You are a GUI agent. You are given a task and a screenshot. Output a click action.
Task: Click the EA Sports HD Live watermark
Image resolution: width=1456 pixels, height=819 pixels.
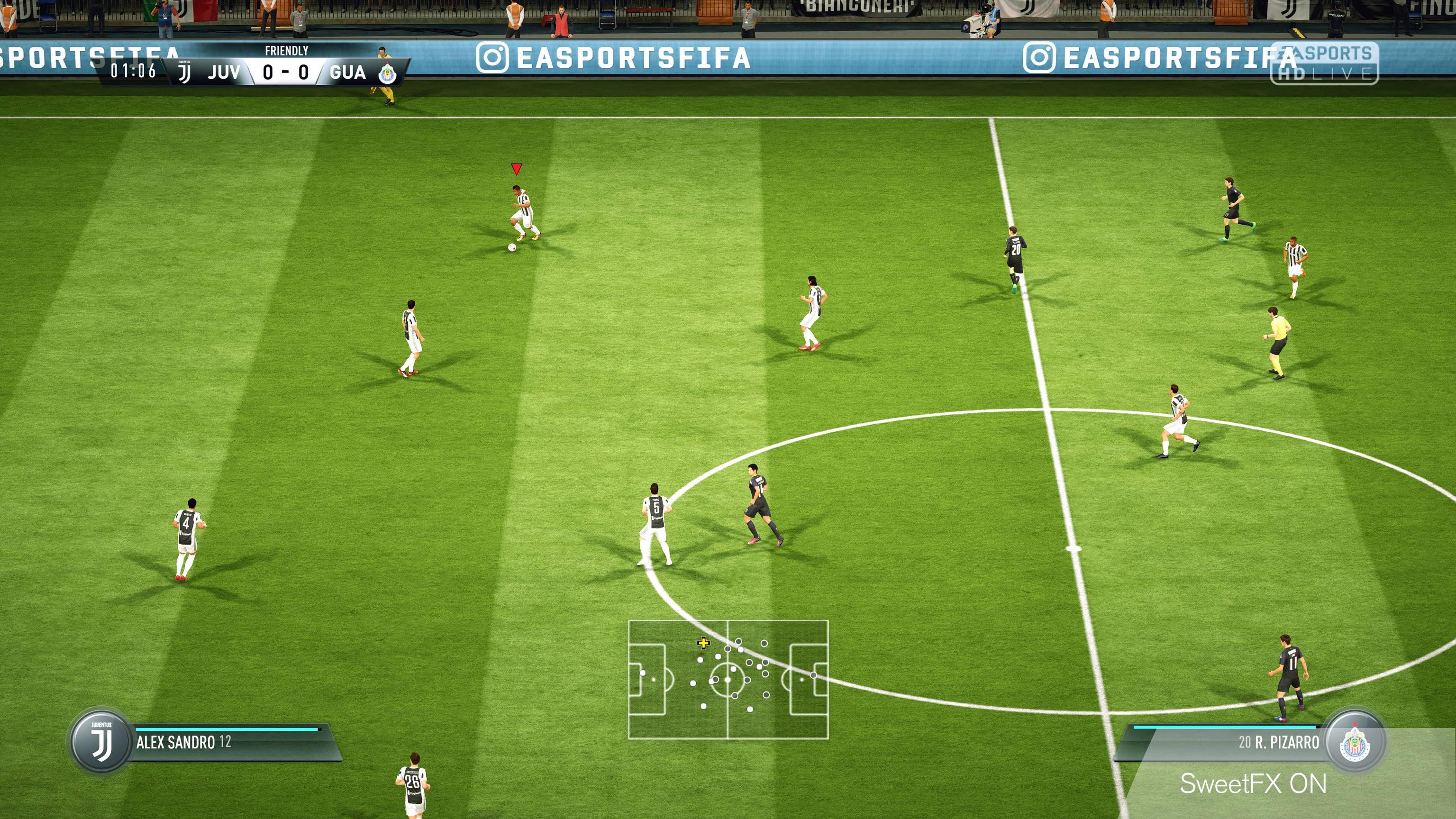(1324, 64)
